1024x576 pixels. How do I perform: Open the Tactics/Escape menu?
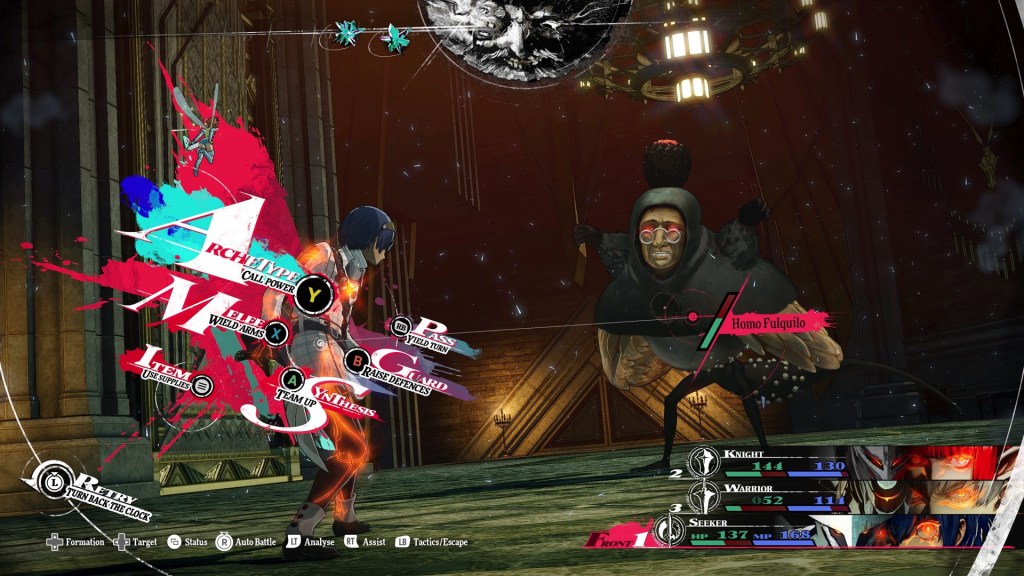click(431, 542)
